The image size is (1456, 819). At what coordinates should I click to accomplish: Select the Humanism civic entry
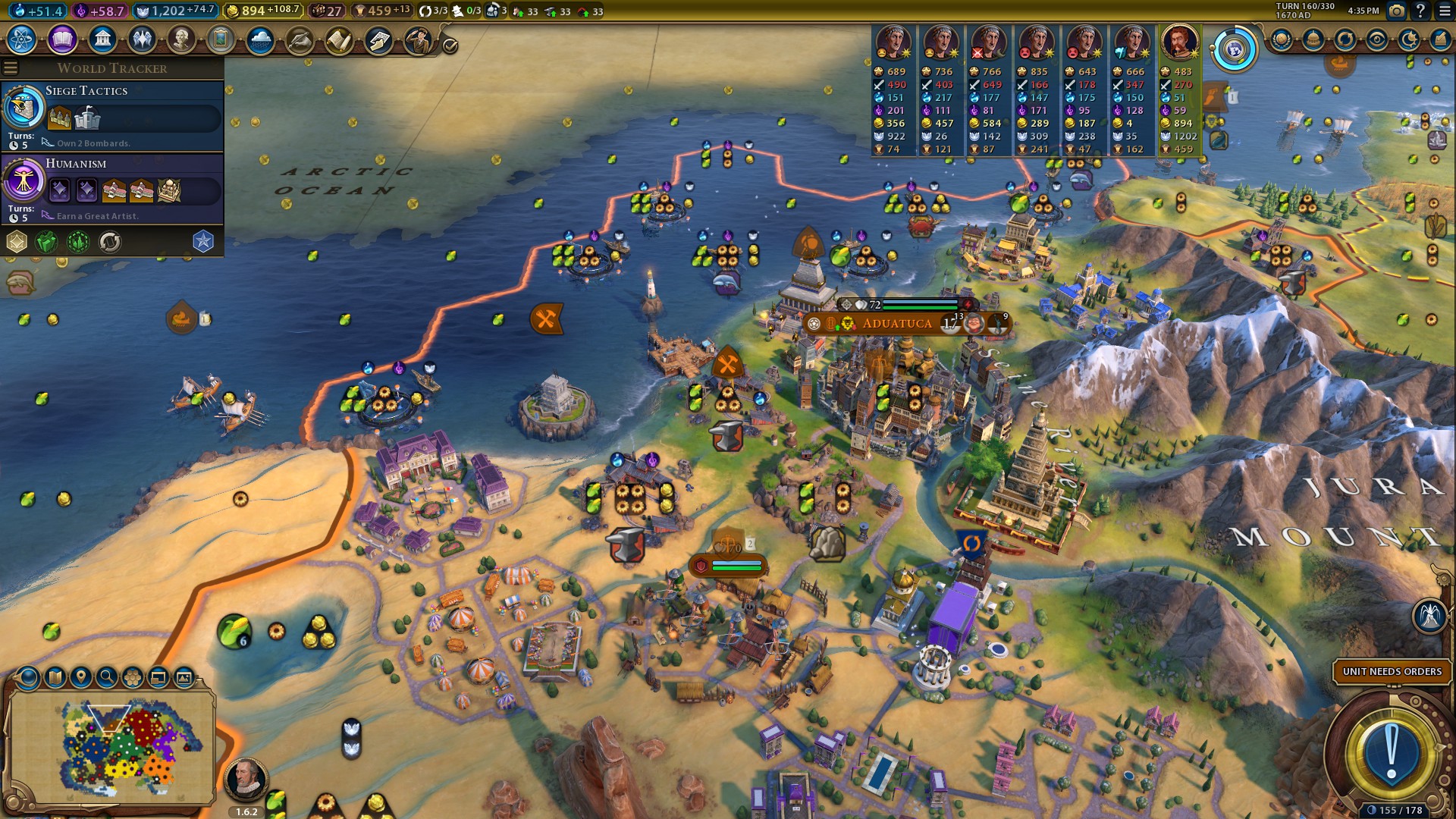(x=112, y=187)
